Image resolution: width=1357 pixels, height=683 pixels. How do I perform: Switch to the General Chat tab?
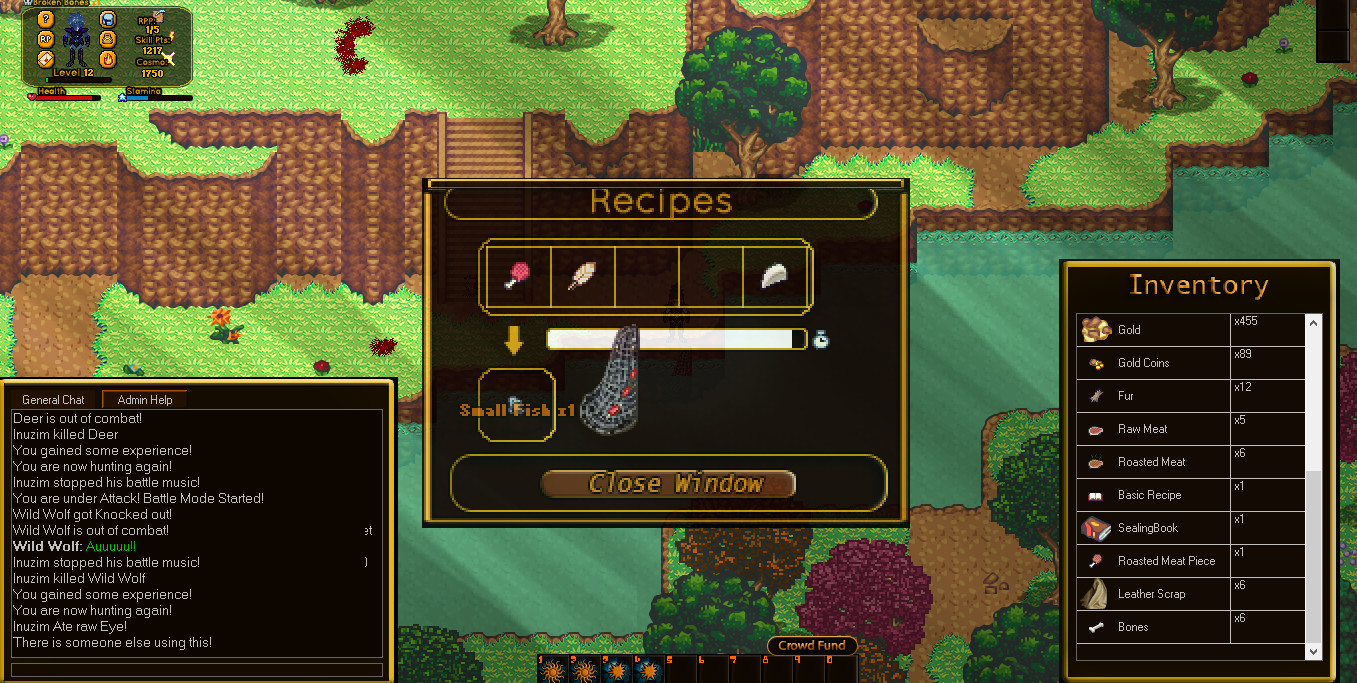tap(53, 400)
